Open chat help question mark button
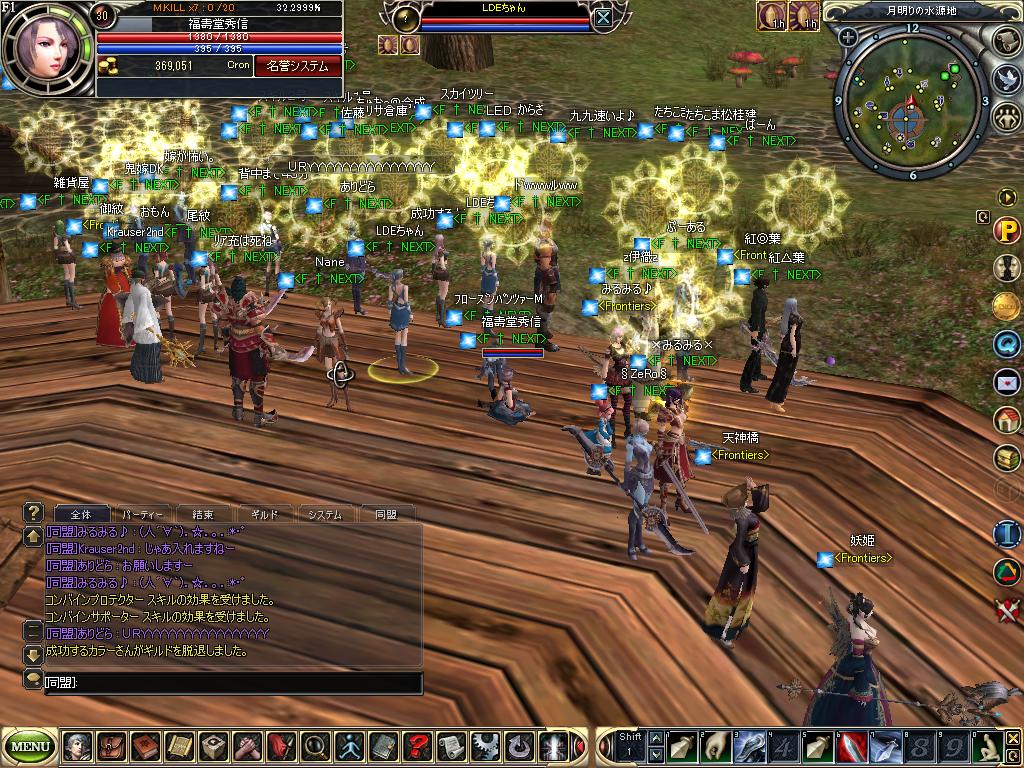 pyautogui.click(x=33, y=511)
